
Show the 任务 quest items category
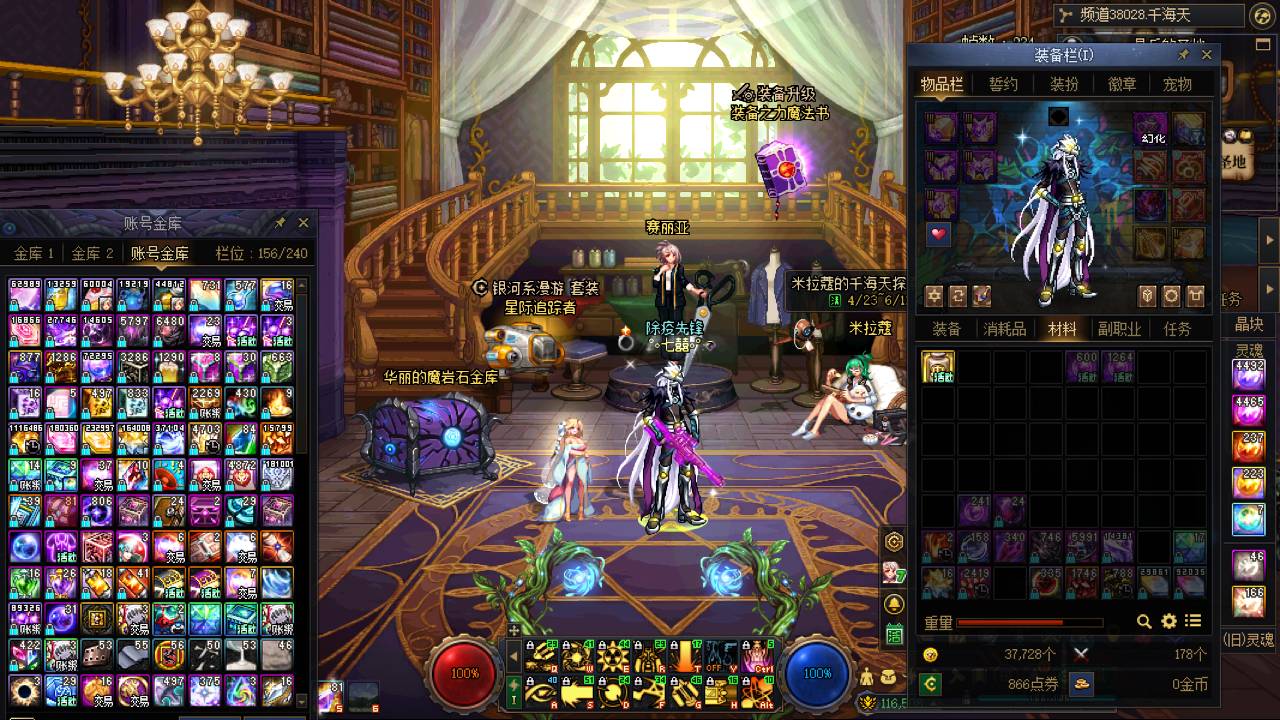(x=1177, y=329)
